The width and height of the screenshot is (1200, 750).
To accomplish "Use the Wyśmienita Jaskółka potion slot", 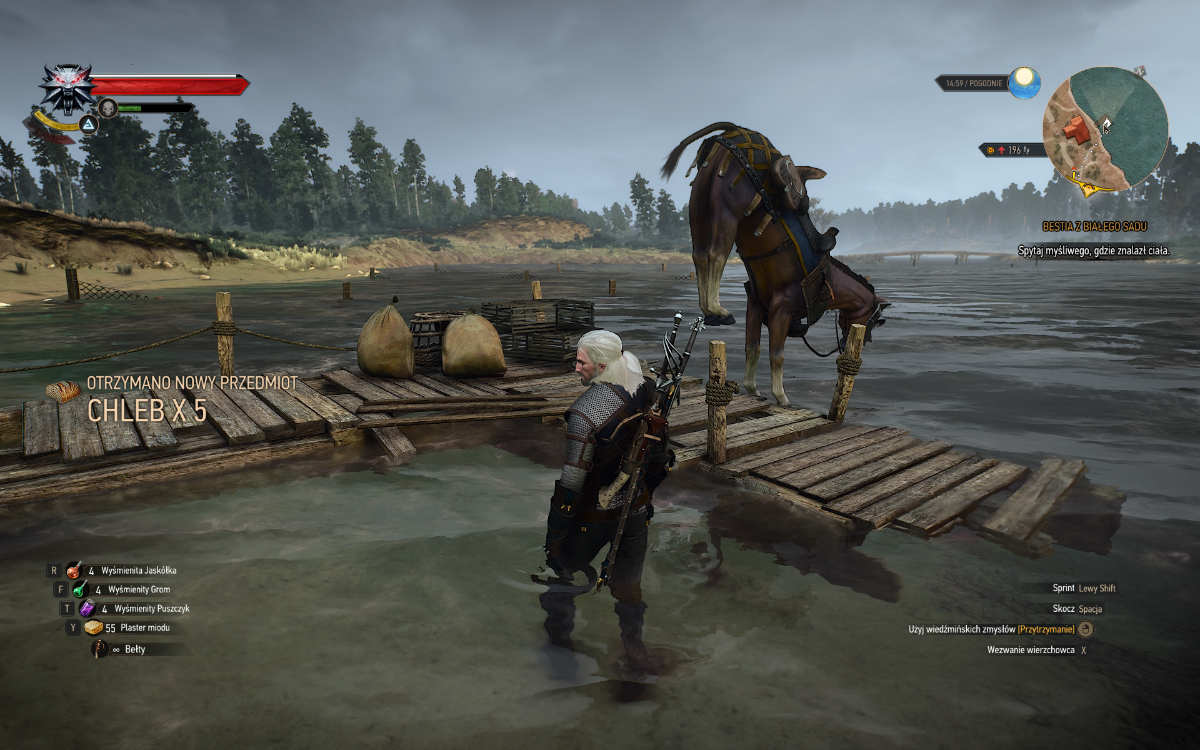I will 74,570.
